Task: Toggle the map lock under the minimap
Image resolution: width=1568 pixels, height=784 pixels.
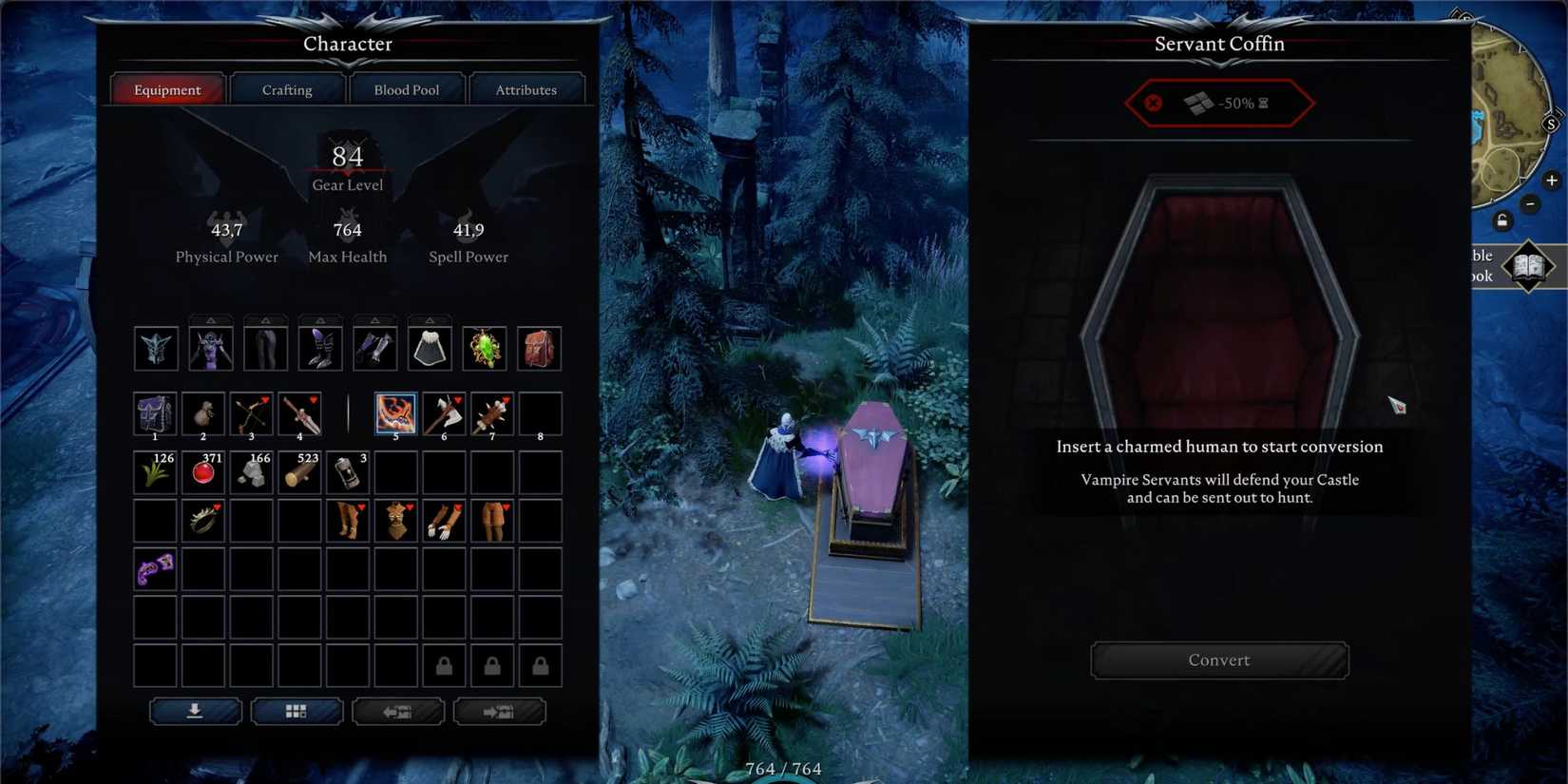Action: click(1501, 220)
